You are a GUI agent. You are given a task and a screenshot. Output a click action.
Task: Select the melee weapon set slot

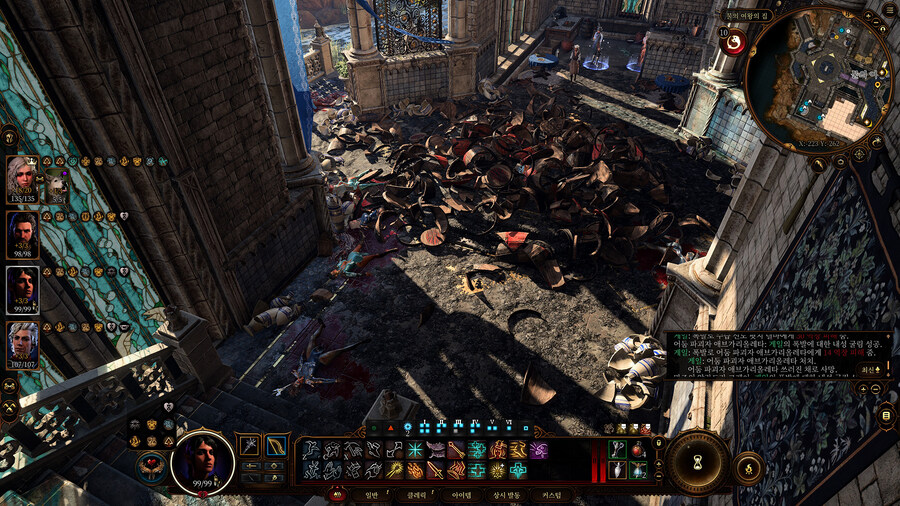click(x=249, y=446)
